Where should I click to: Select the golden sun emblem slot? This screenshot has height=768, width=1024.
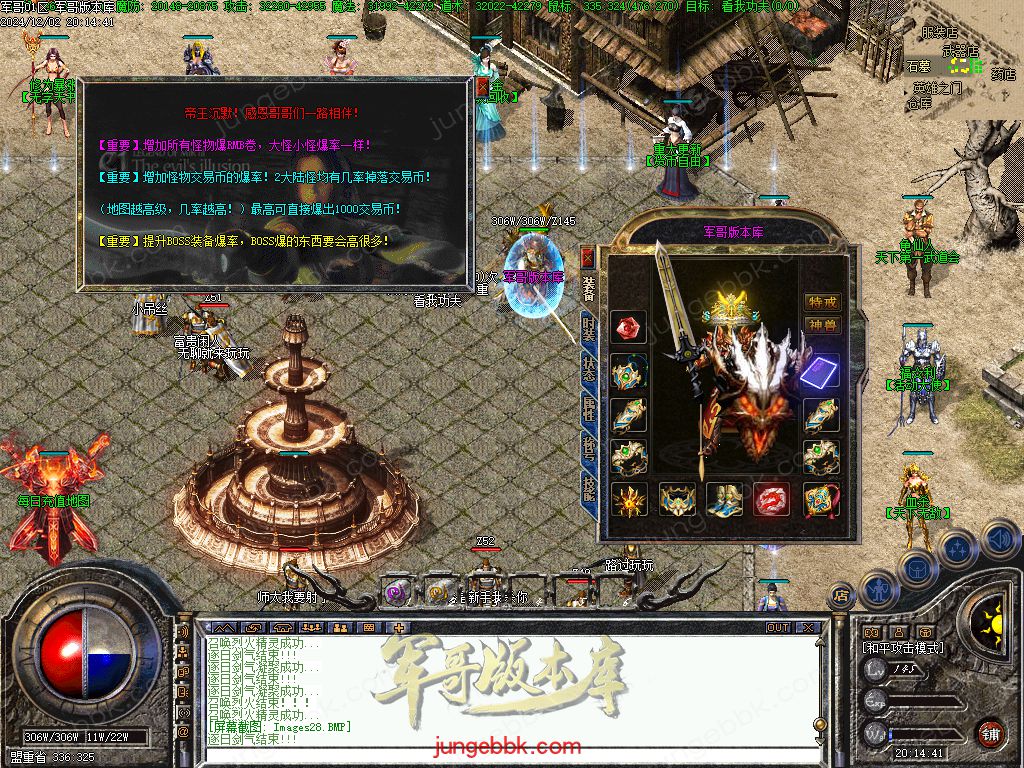click(629, 499)
